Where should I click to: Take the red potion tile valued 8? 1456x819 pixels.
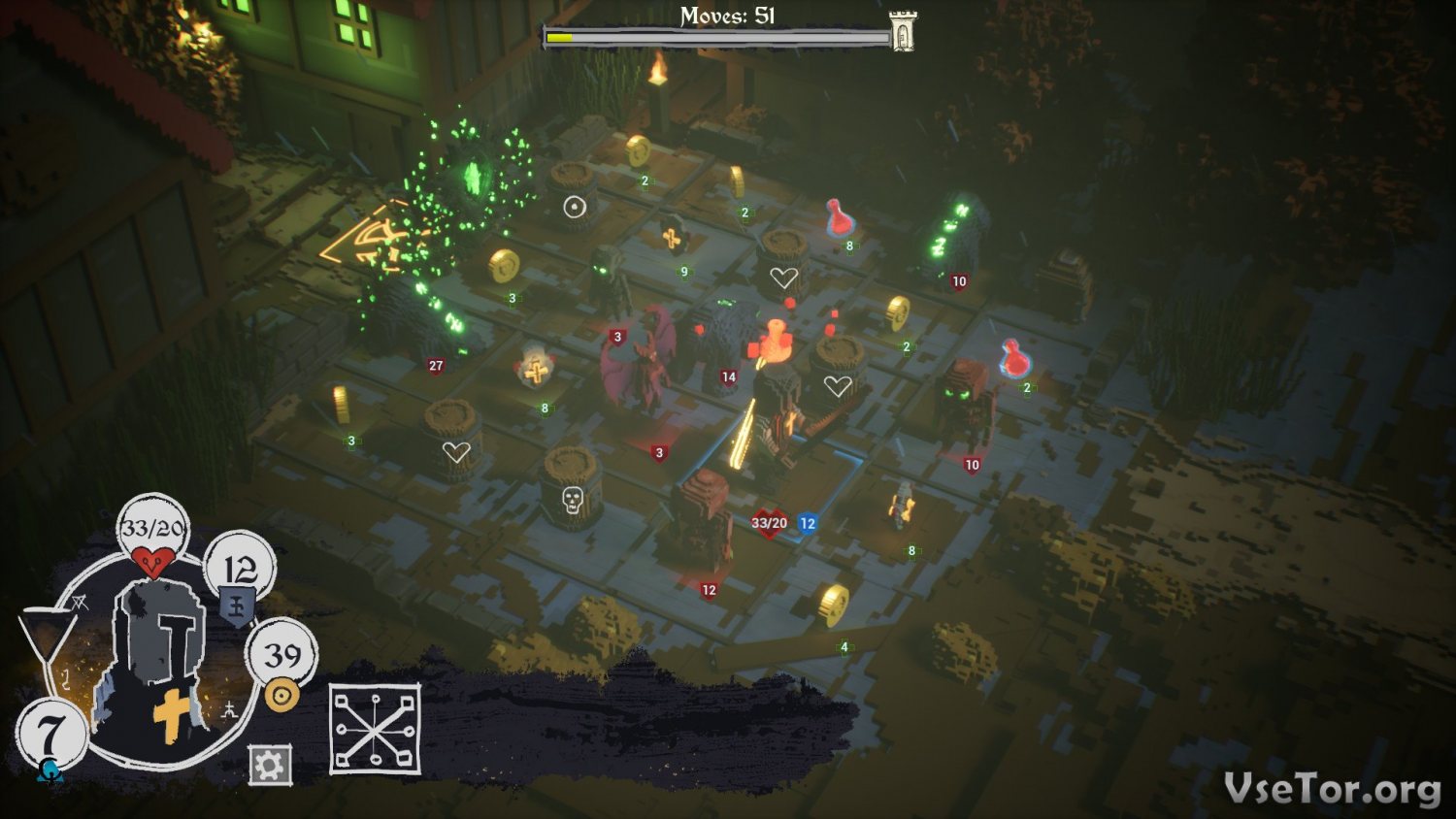(840, 219)
